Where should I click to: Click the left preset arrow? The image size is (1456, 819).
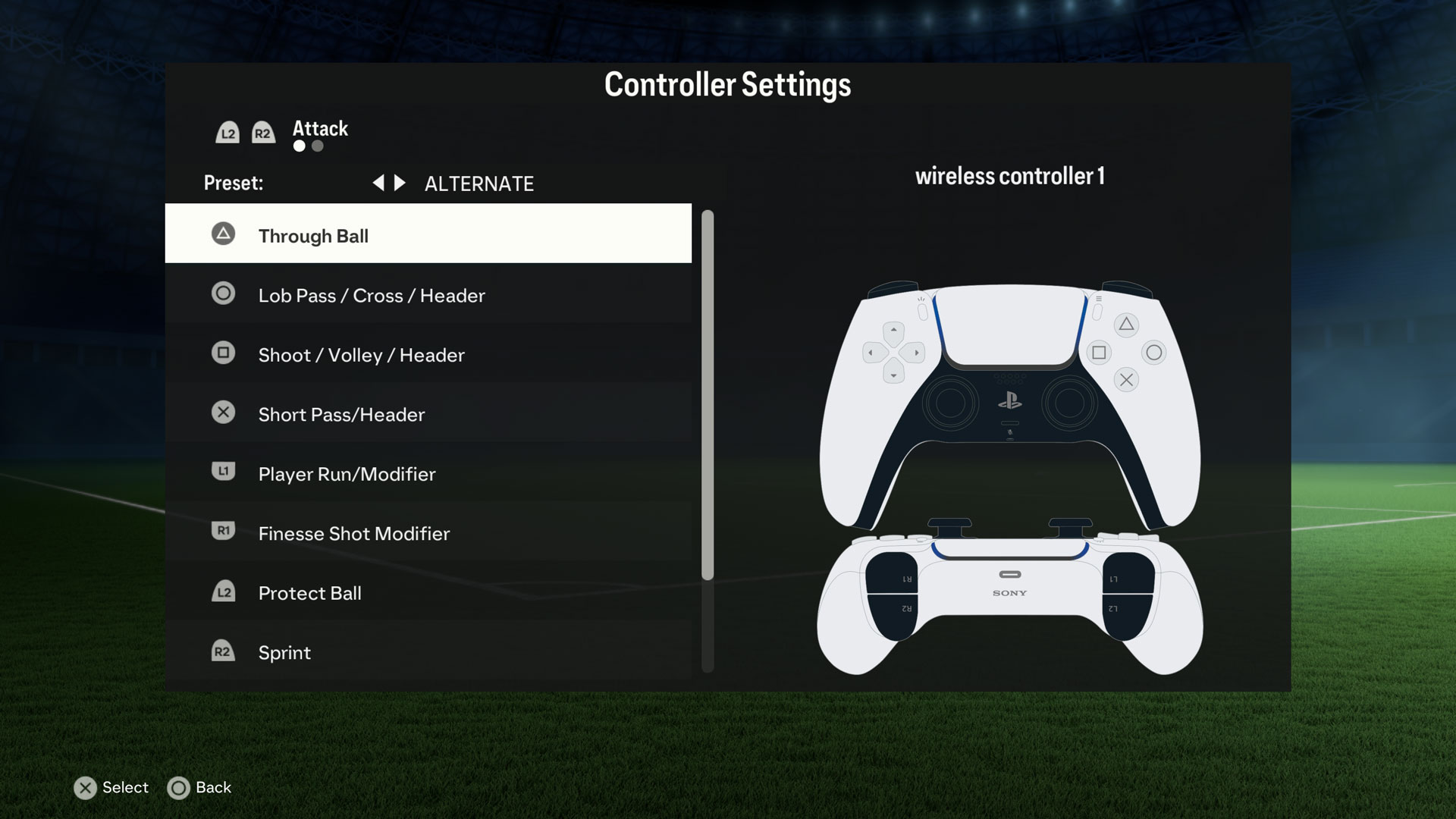coord(378,183)
